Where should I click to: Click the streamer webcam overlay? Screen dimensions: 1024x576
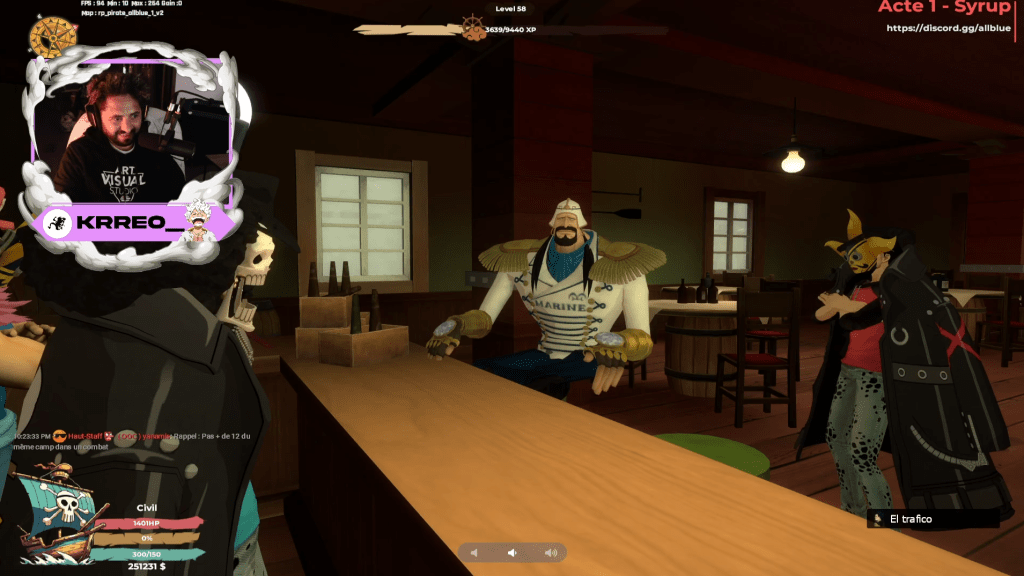pyautogui.click(x=130, y=130)
